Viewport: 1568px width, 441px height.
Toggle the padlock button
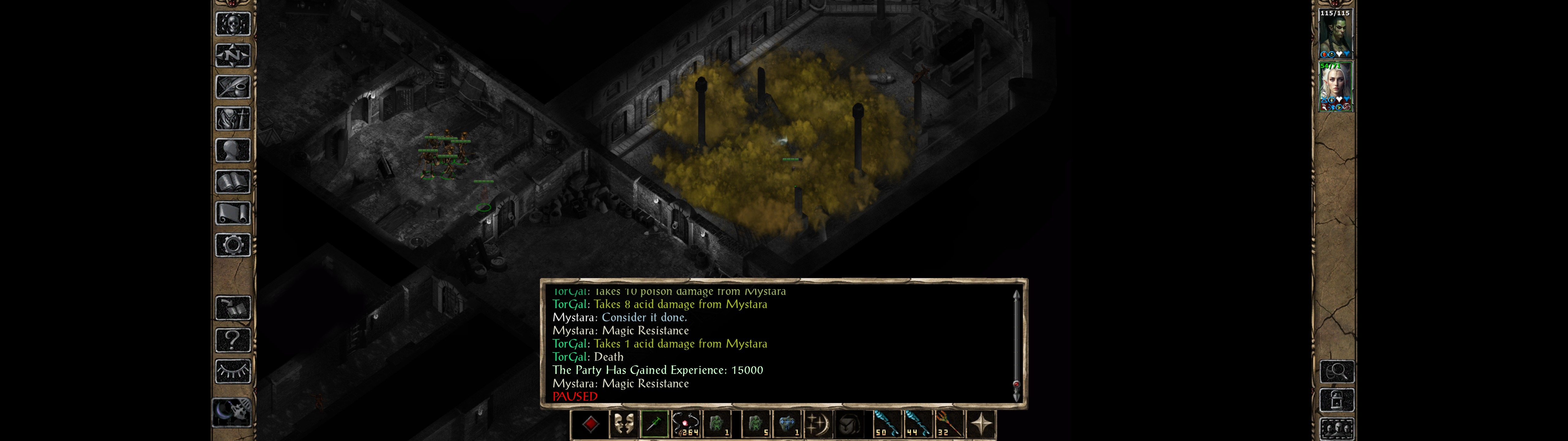pyautogui.click(x=1336, y=400)
